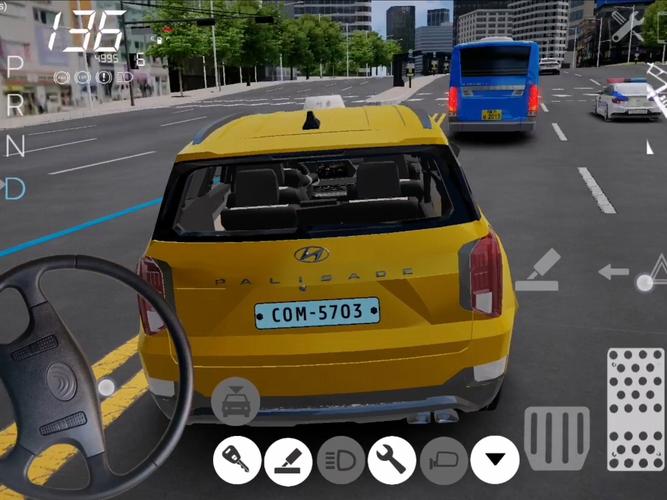Viewport: 667px width, 500px height.
Task: Tap the car key ignition button
Action: click(237, 460)
